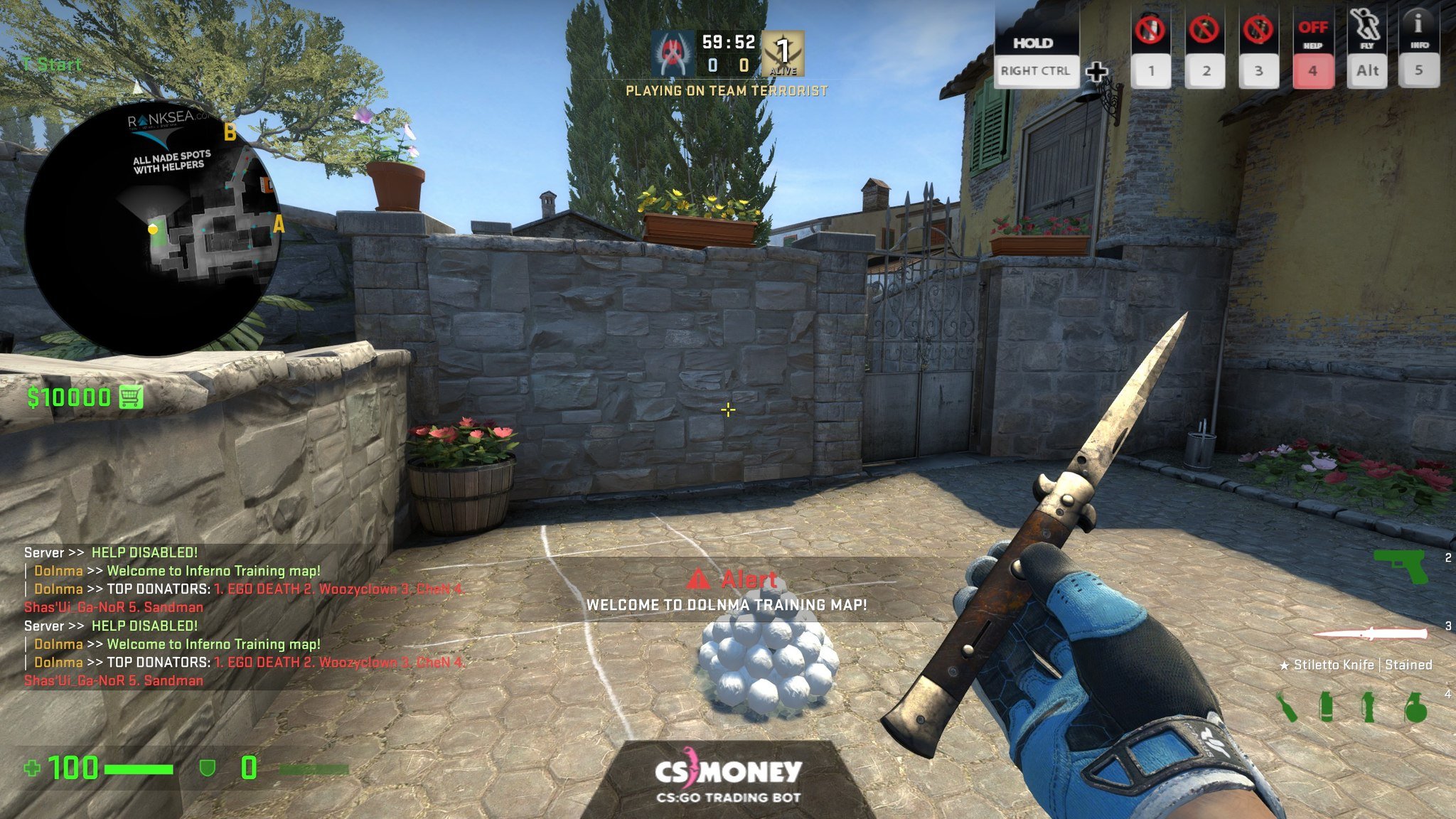This screenshot has width=1456, height=819.
Task: Equip the molotov from grenade slots
Action: tap(1287, 707)
